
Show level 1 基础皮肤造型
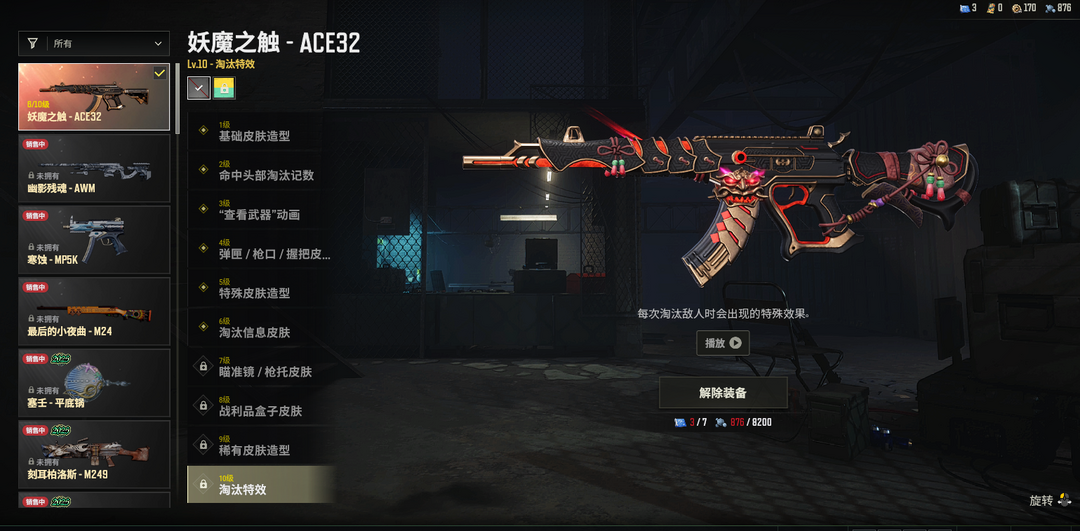pyautogui.click(x=260, y=136)
